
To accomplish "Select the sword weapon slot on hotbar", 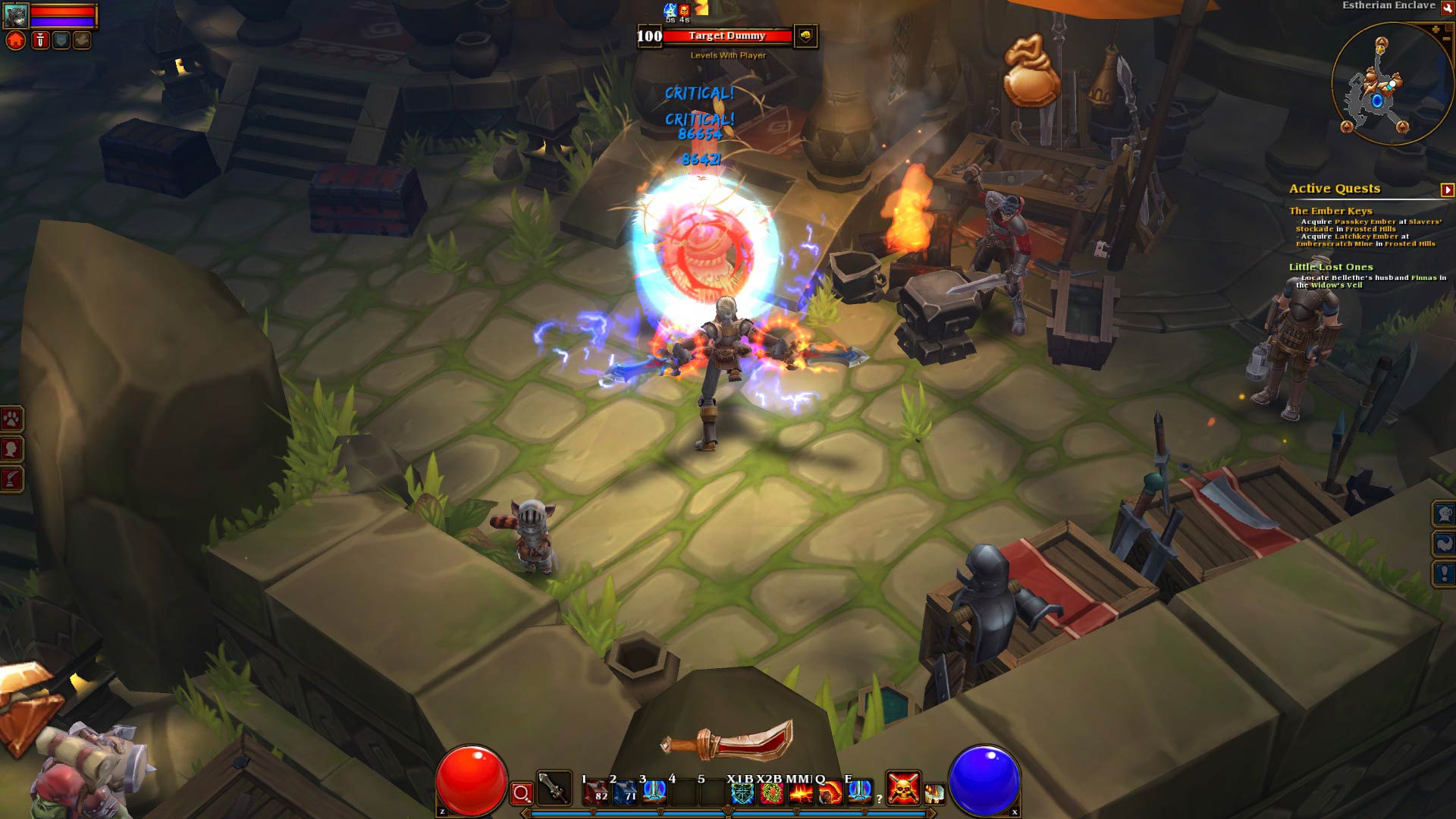I will tap(554, 789).
